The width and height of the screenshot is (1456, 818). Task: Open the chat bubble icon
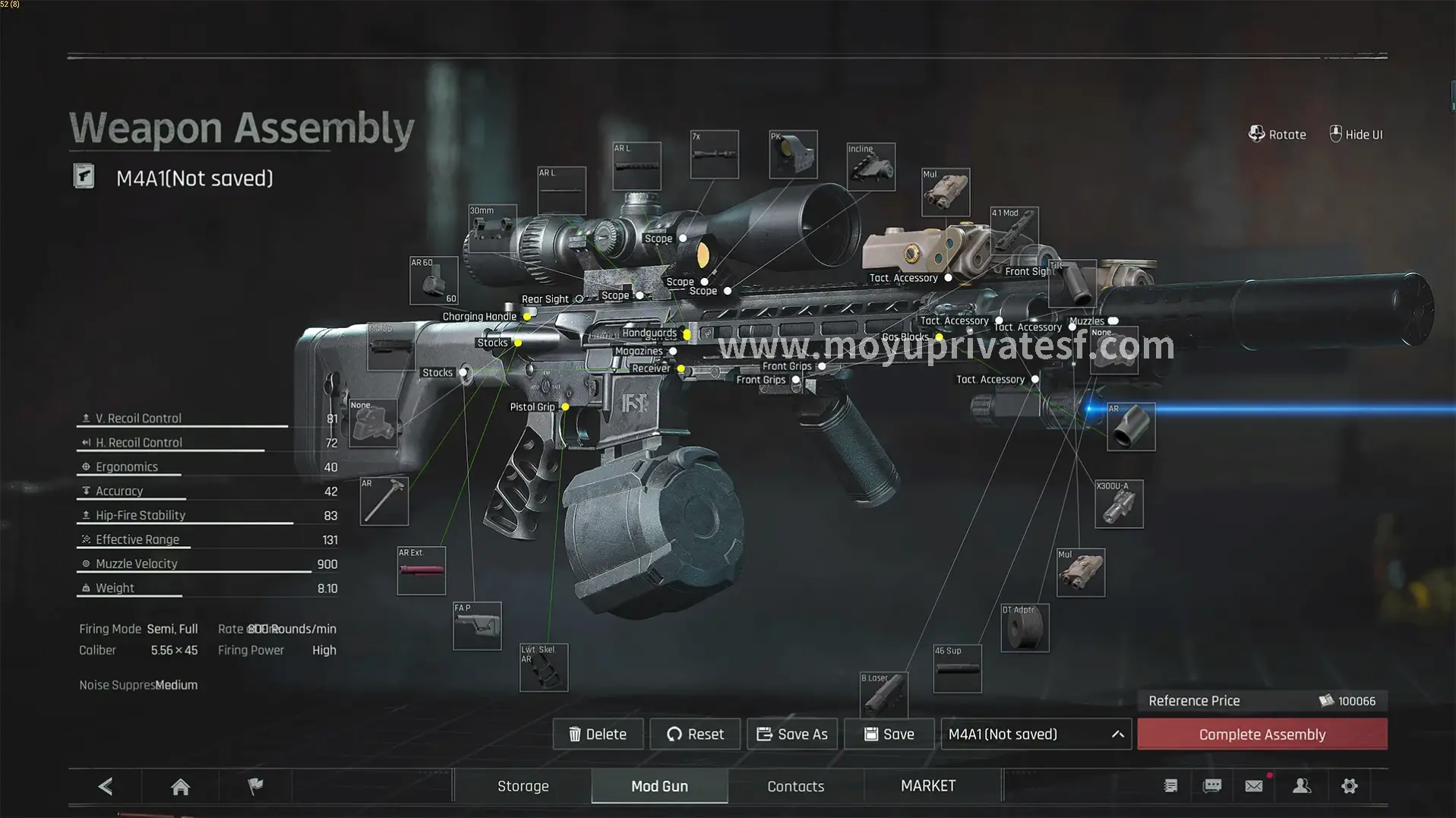click(x=1212, y=786)
